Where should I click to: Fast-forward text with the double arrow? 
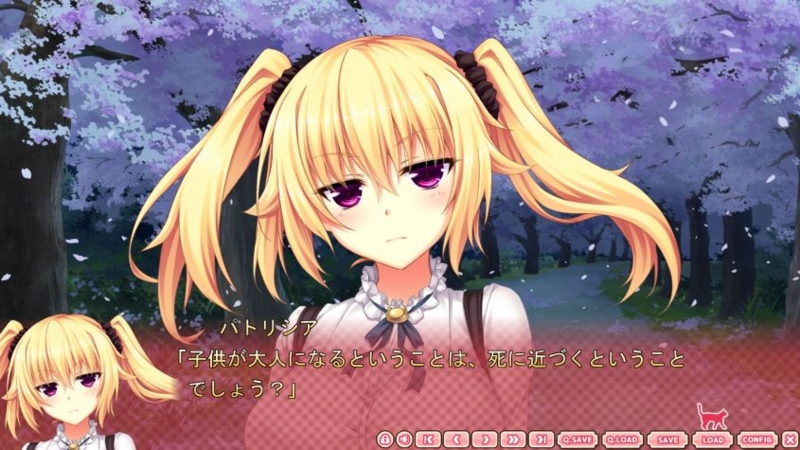[513, 439]
